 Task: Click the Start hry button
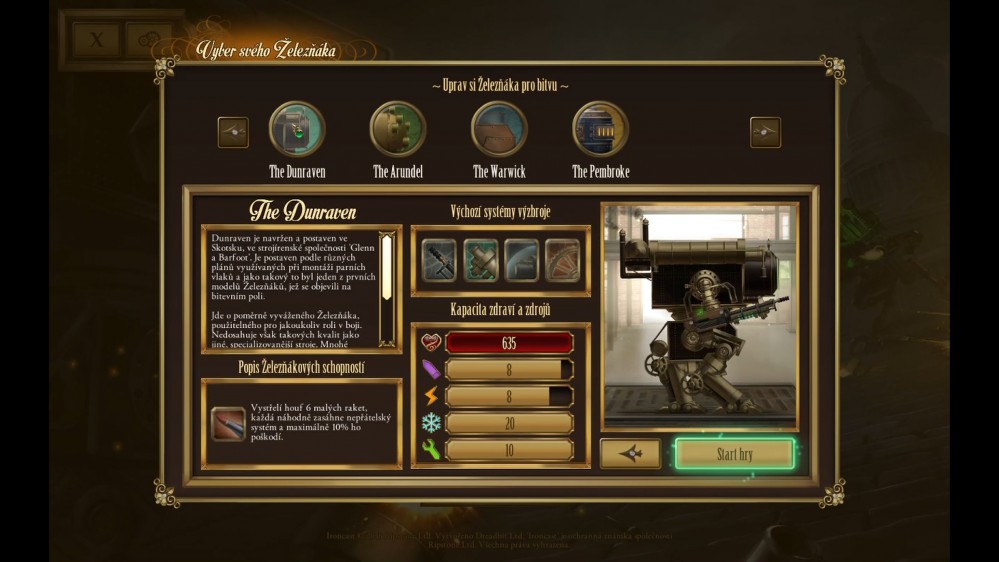pyautogui.click(x=734, y=454)
